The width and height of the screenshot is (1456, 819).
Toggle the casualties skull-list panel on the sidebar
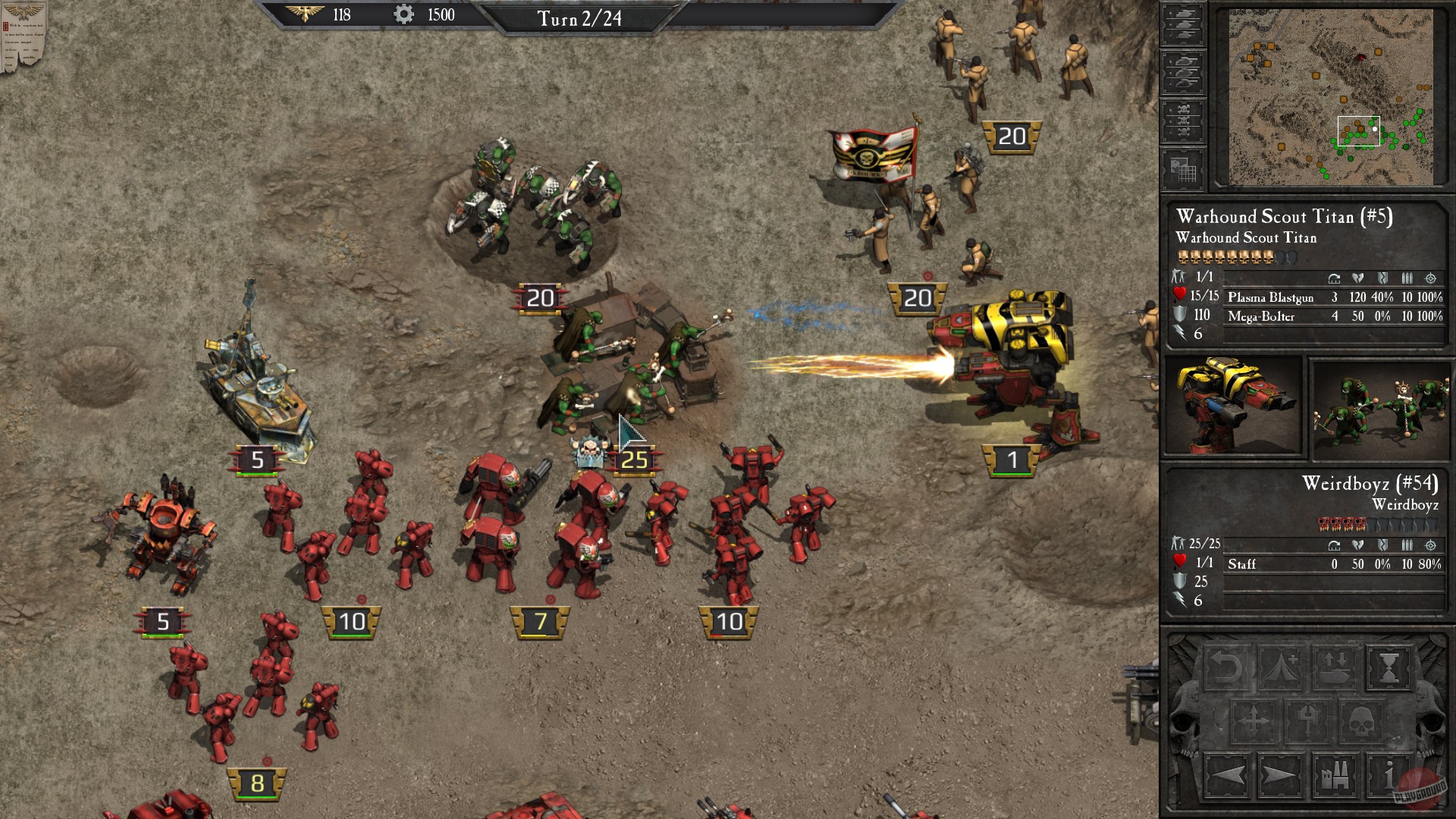point(1183,118)
